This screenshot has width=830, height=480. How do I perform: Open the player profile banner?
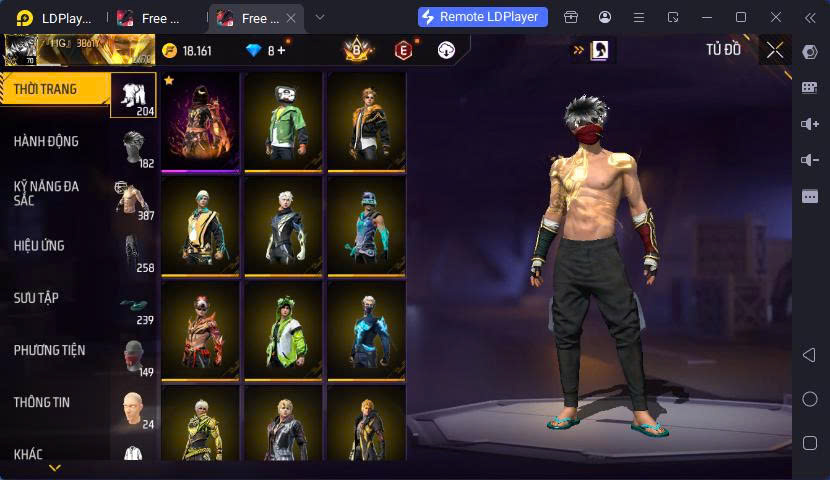[78, 49]
